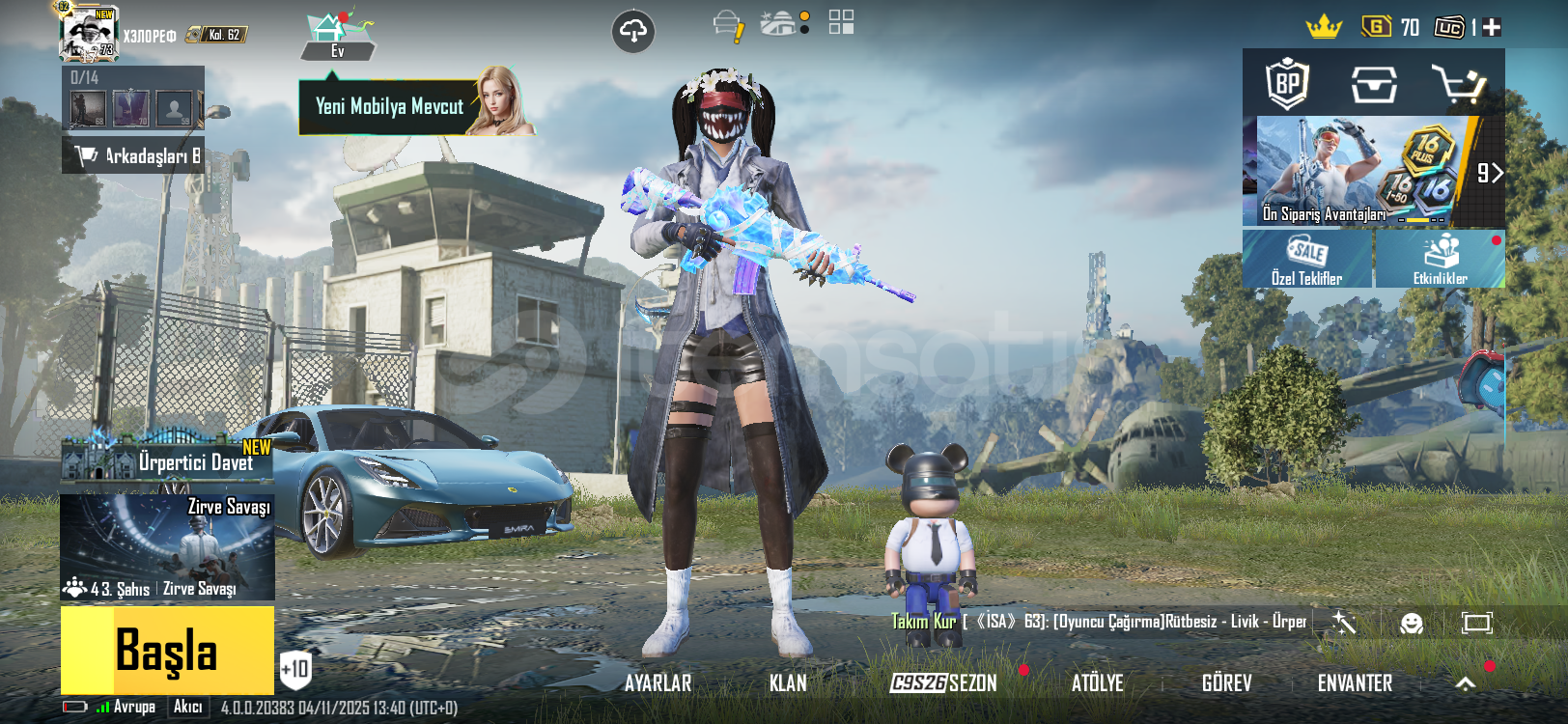Open the KLAN menu

pyautogui.click(x=788, y=683)
